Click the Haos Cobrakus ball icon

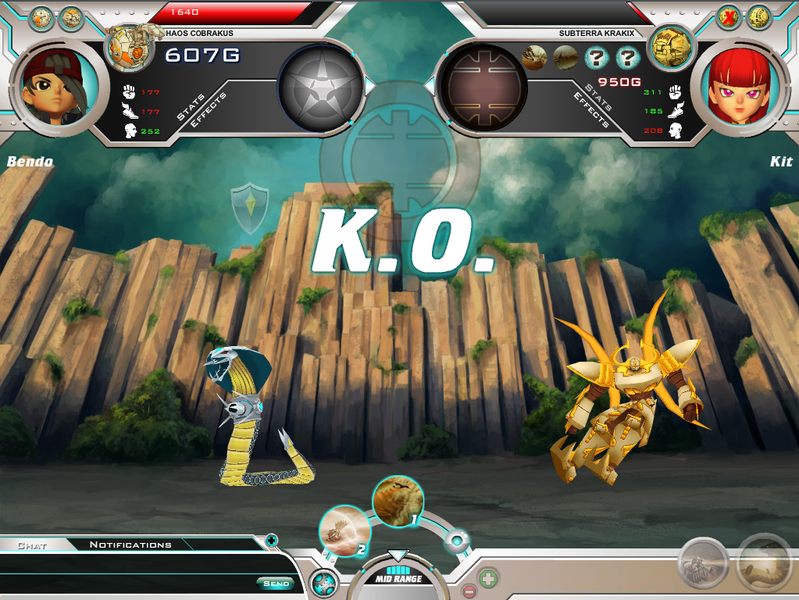(x=131, y=46)
